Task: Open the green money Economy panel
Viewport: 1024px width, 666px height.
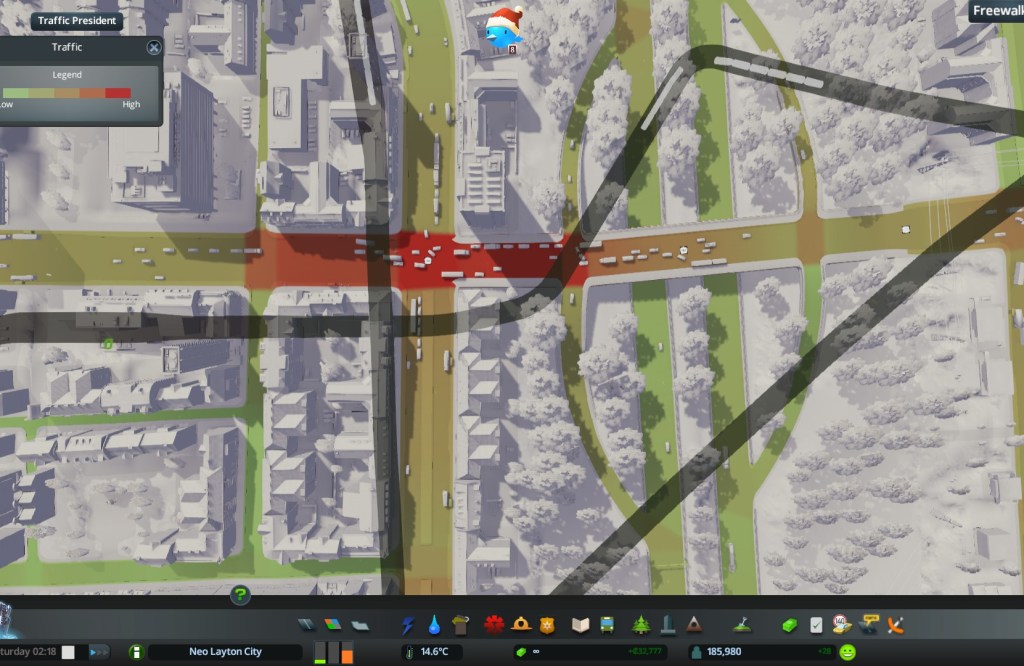Action: point(789,625)
